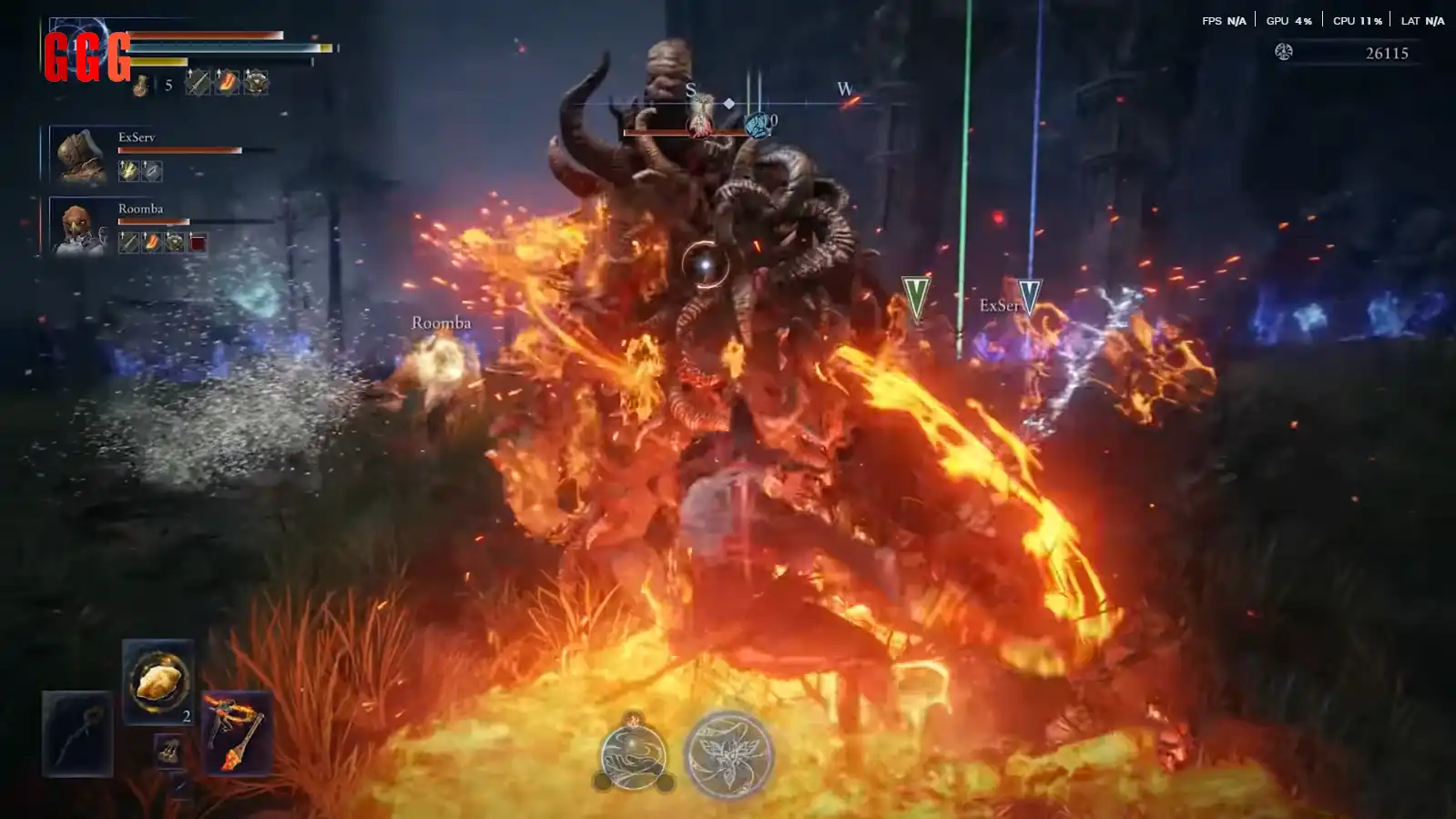Select the dark staff left-hand weapon slot
Viewport: 1456px width, 819px height.
[77, 733]
